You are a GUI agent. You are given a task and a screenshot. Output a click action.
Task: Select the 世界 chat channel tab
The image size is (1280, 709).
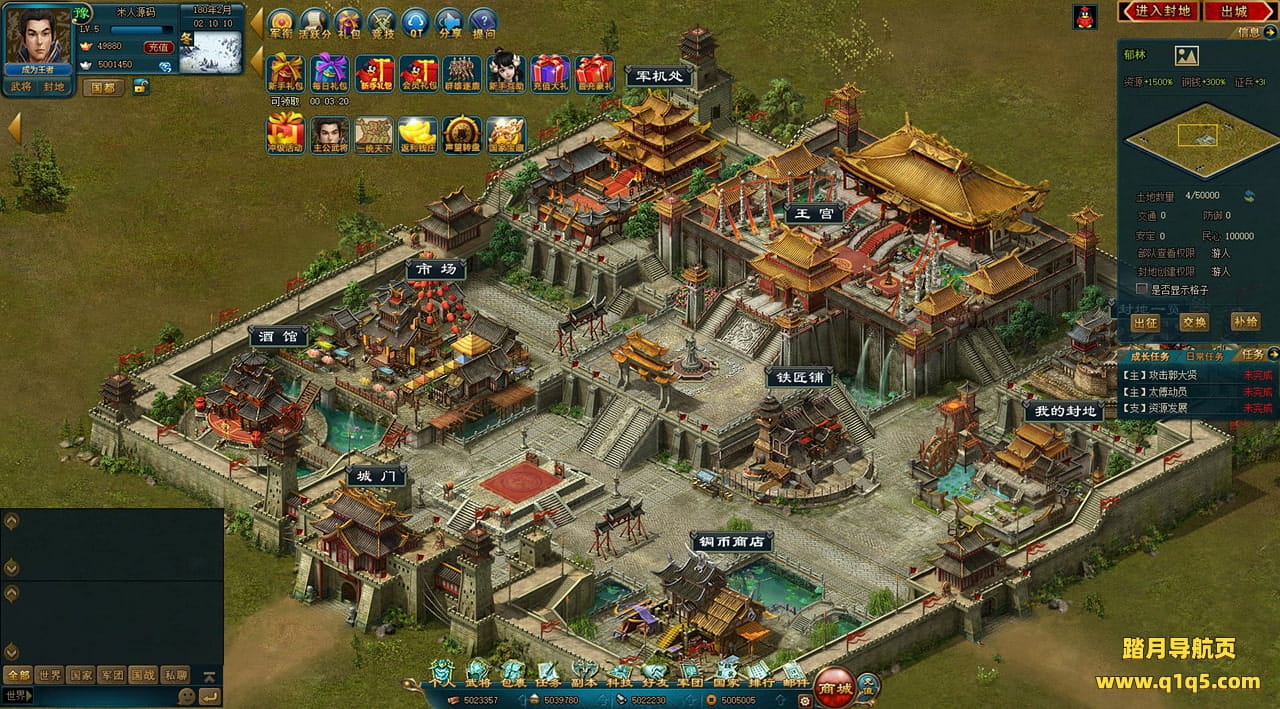47,675
